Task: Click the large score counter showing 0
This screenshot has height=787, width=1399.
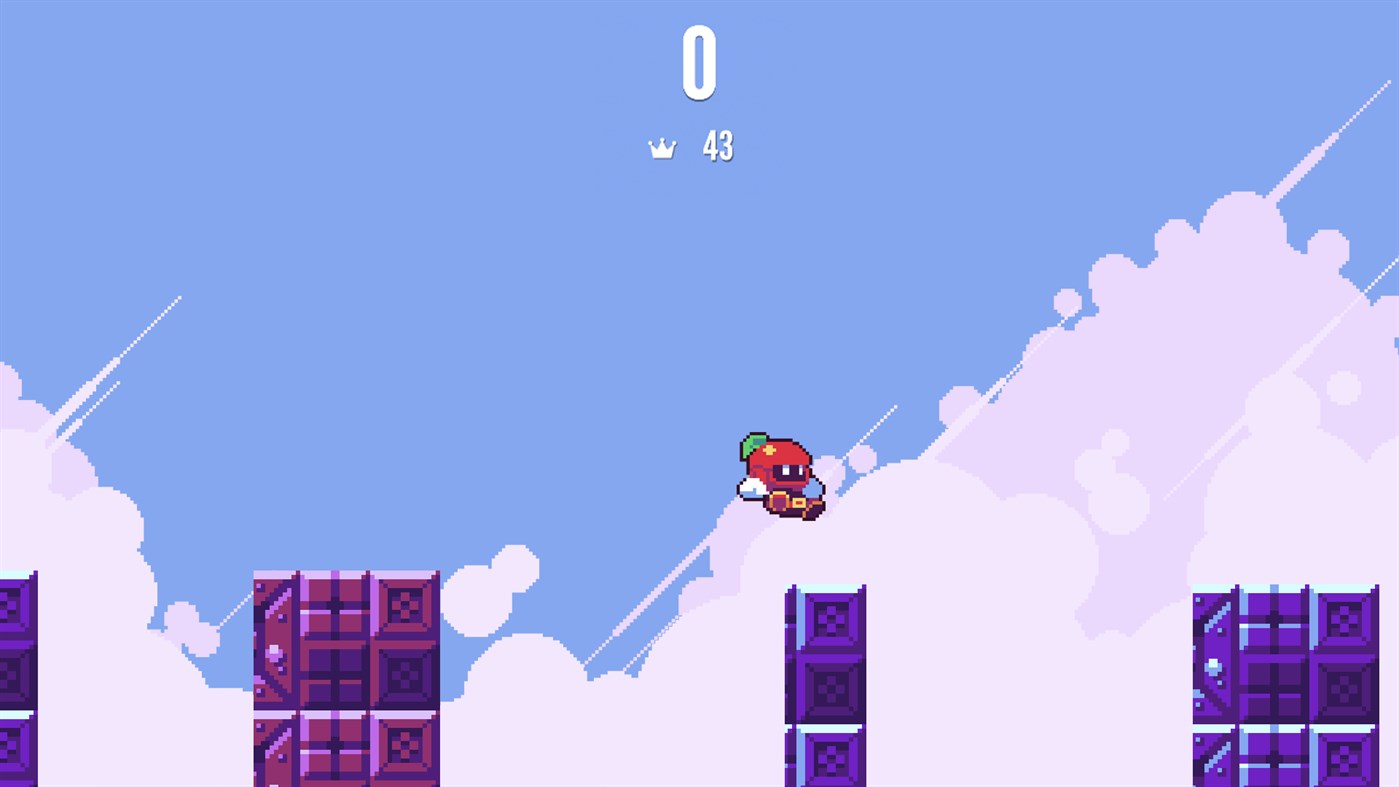Action: (699, 62)
